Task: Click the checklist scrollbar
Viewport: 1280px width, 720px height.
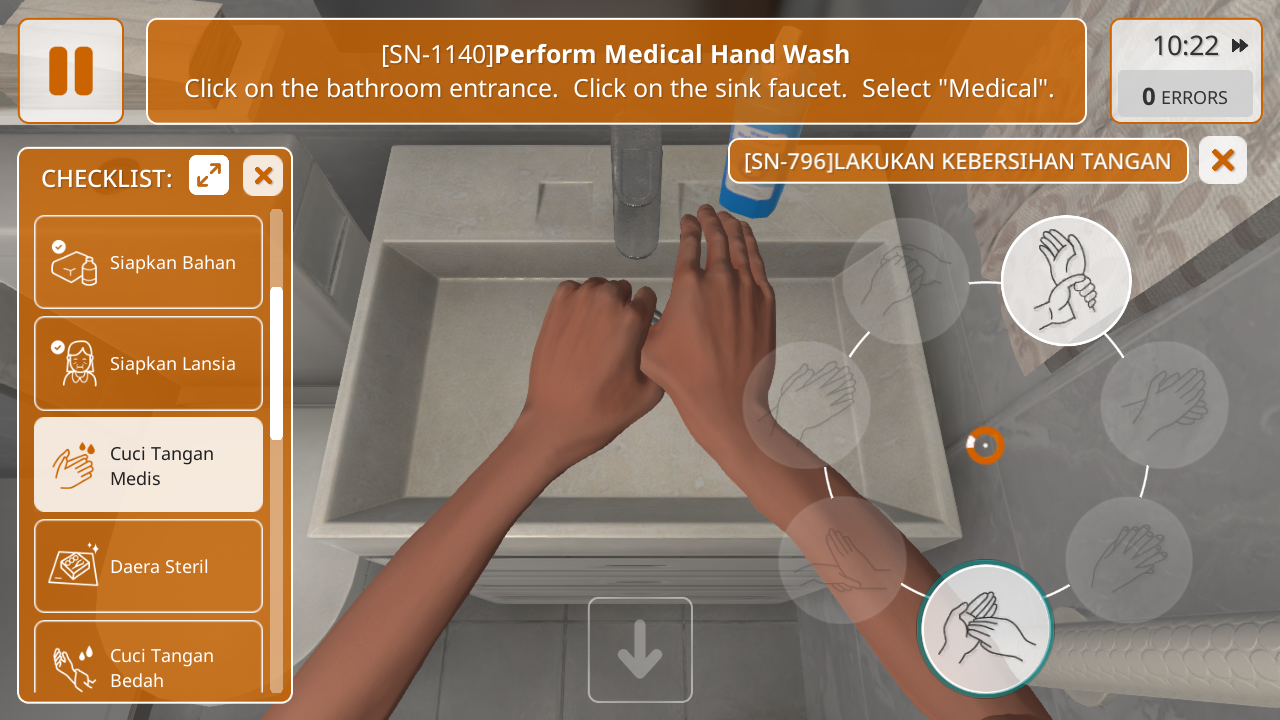Action: pos(276,363)
